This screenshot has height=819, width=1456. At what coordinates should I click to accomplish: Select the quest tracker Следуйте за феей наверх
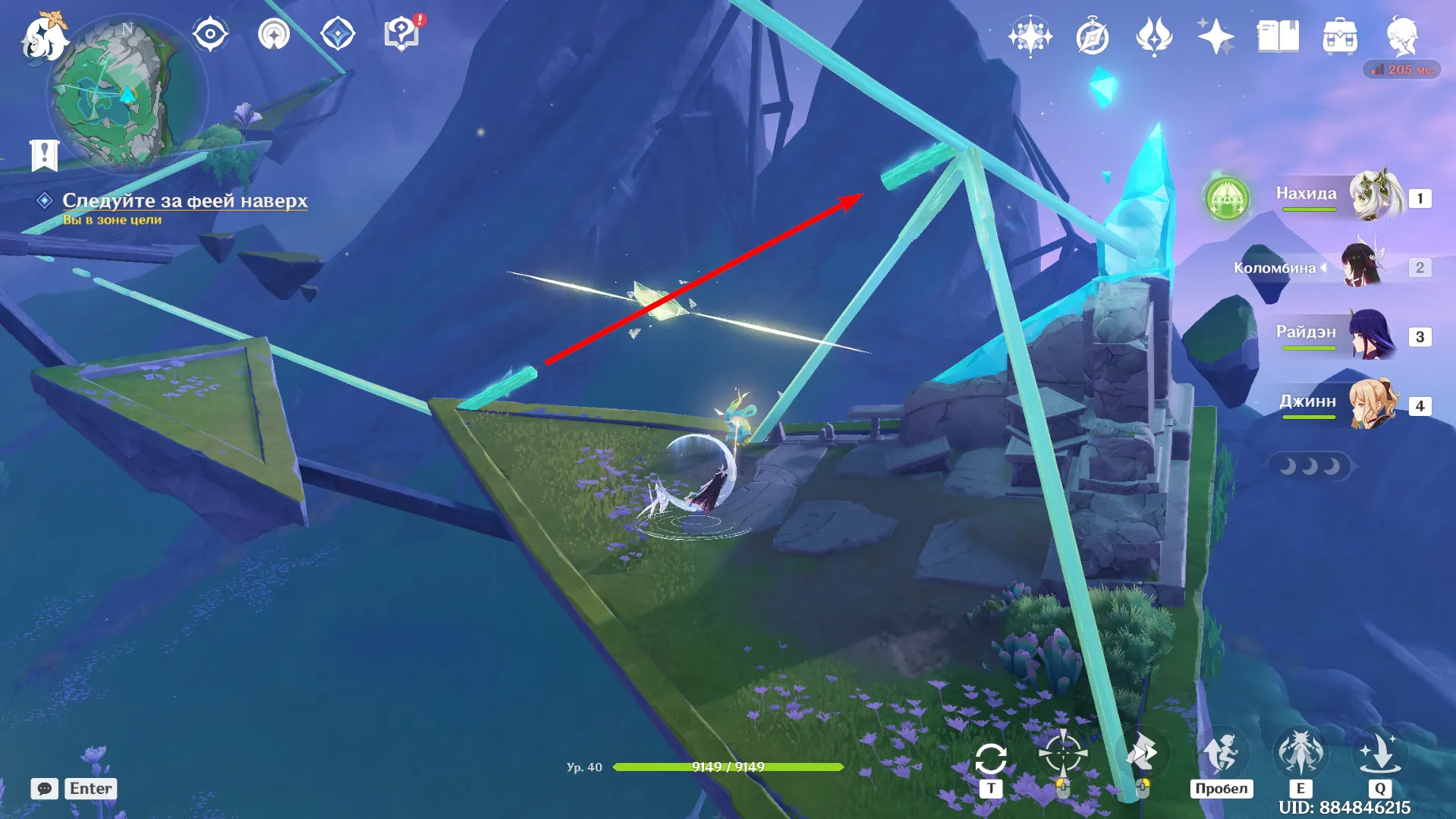coord(184,200)
